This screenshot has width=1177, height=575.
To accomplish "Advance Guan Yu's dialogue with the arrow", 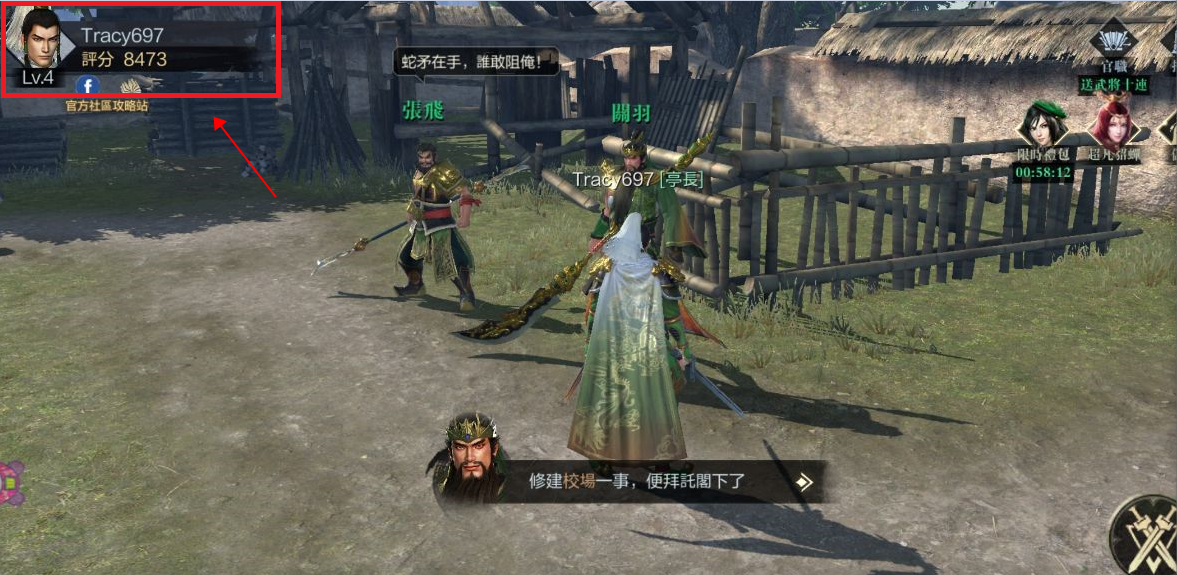I will point(804,483).
